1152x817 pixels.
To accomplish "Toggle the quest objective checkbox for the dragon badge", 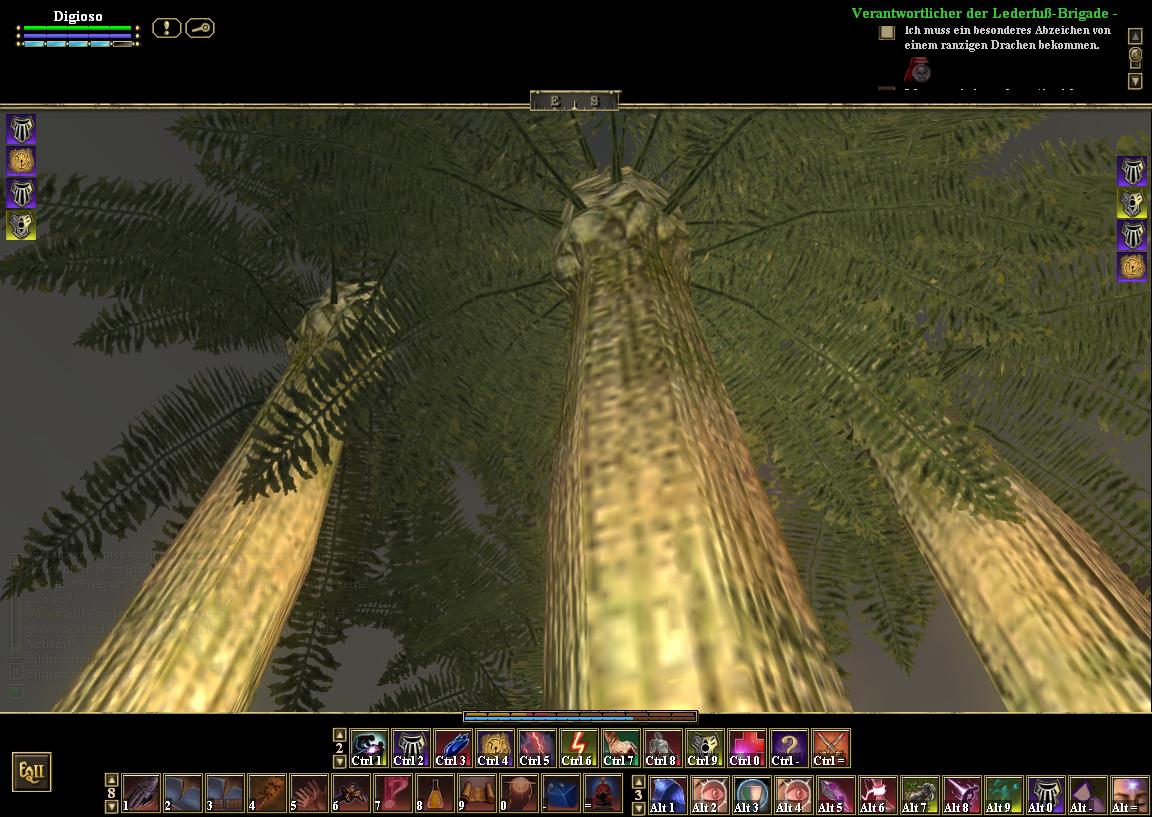I will (x=887, y=32).
